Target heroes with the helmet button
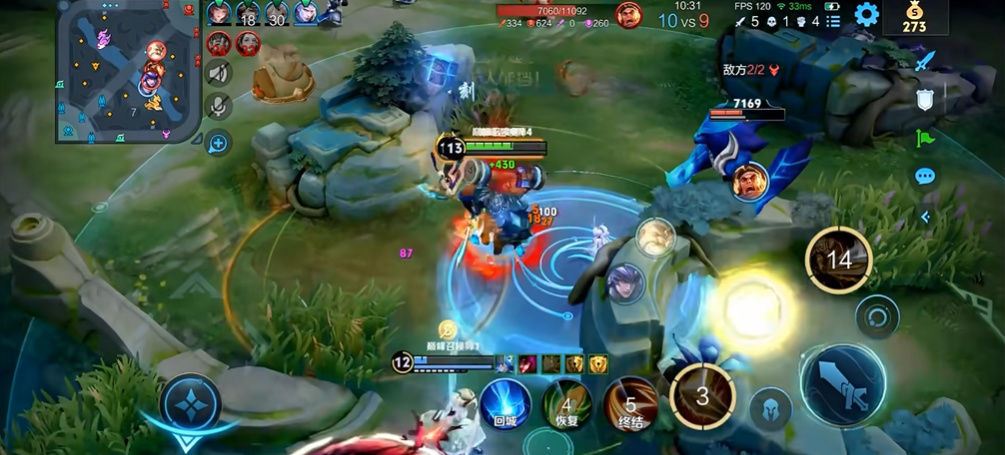 tap(771, 408)
